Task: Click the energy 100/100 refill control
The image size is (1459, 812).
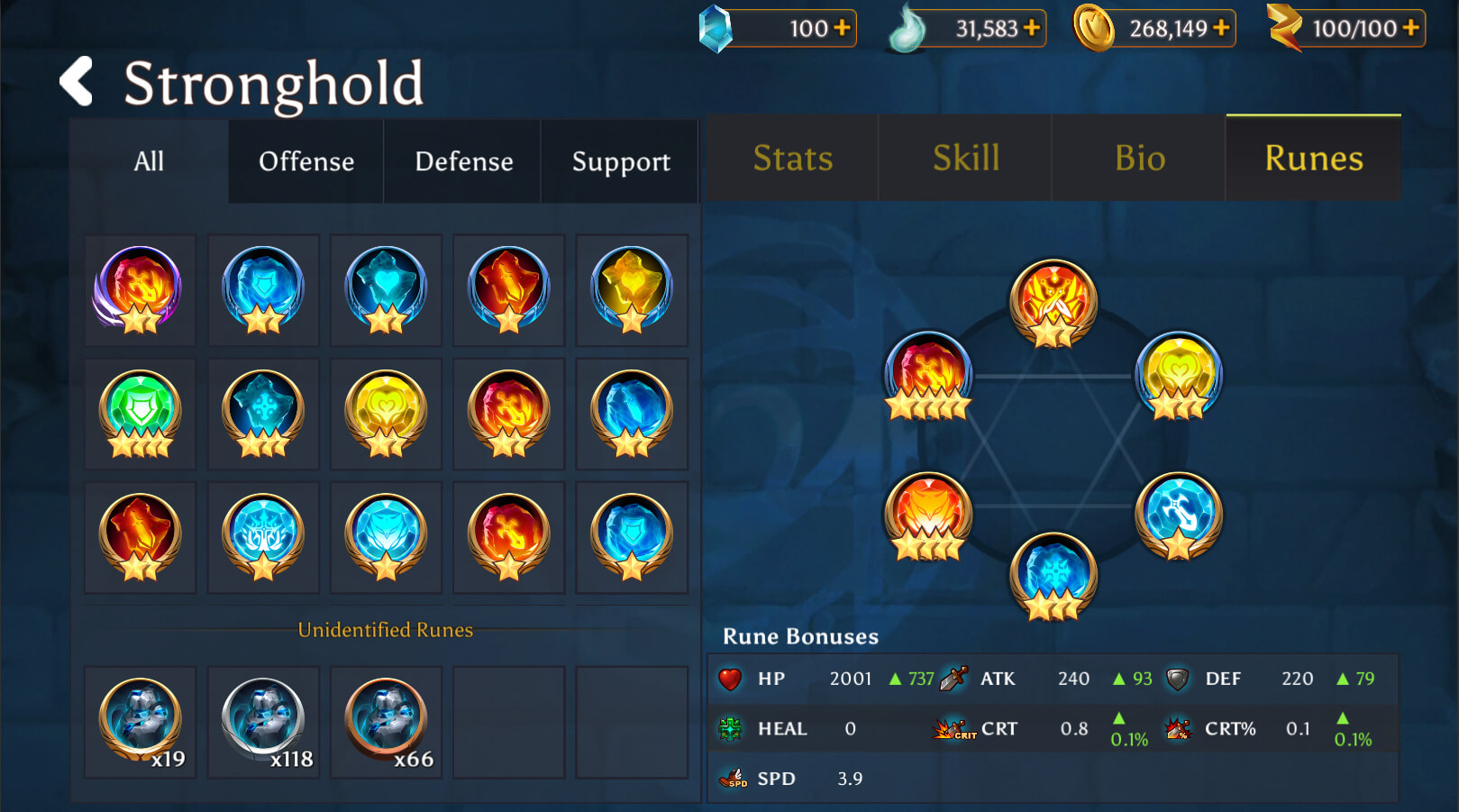Action: point(1412,28)
